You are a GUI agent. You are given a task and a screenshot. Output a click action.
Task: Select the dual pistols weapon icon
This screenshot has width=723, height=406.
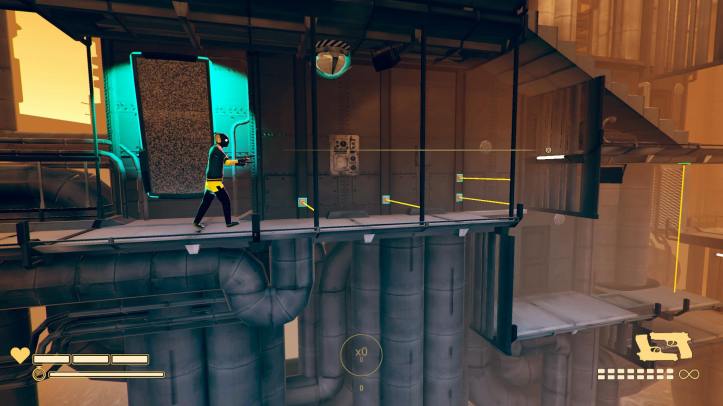click(x=660, y=346)
